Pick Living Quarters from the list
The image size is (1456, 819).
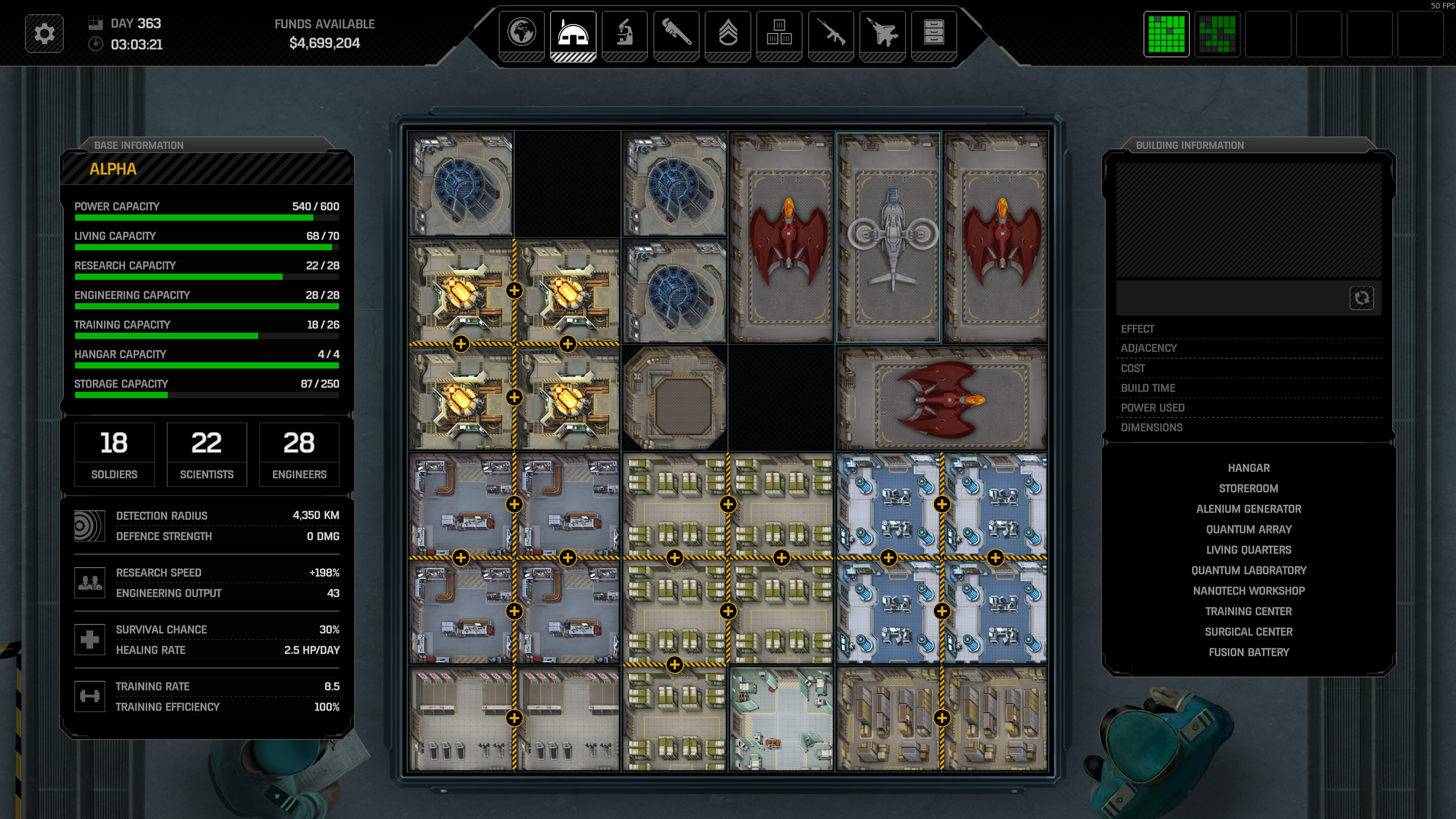pos(1248,550)
